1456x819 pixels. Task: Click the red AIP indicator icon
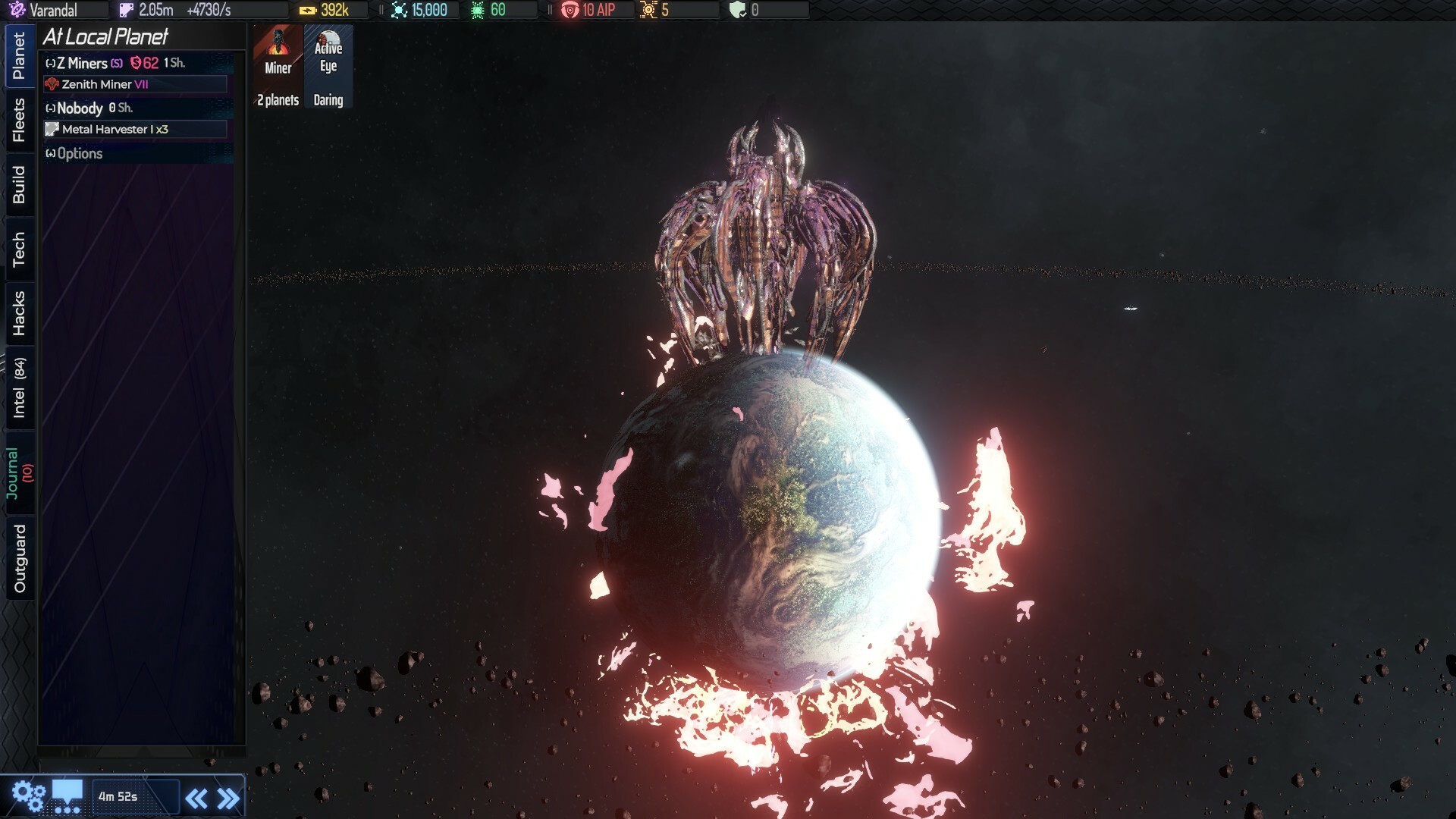[x=569, y=10]
